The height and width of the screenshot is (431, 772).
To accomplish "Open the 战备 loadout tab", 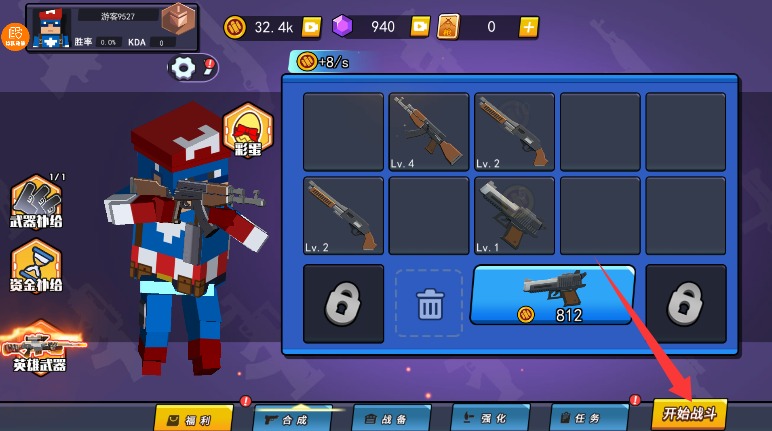I will point(391,418).
